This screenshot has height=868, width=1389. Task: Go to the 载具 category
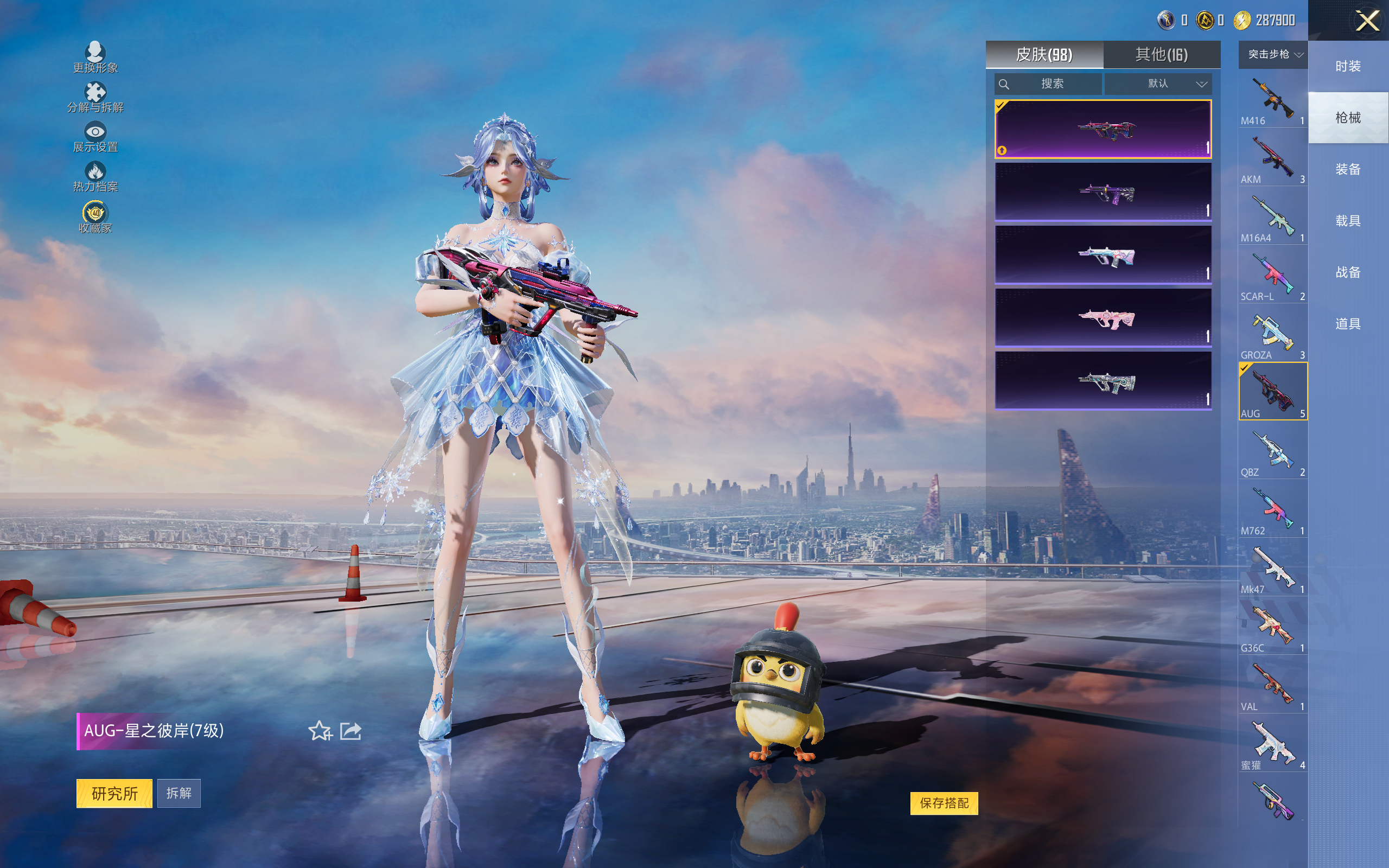[1348, 221]
